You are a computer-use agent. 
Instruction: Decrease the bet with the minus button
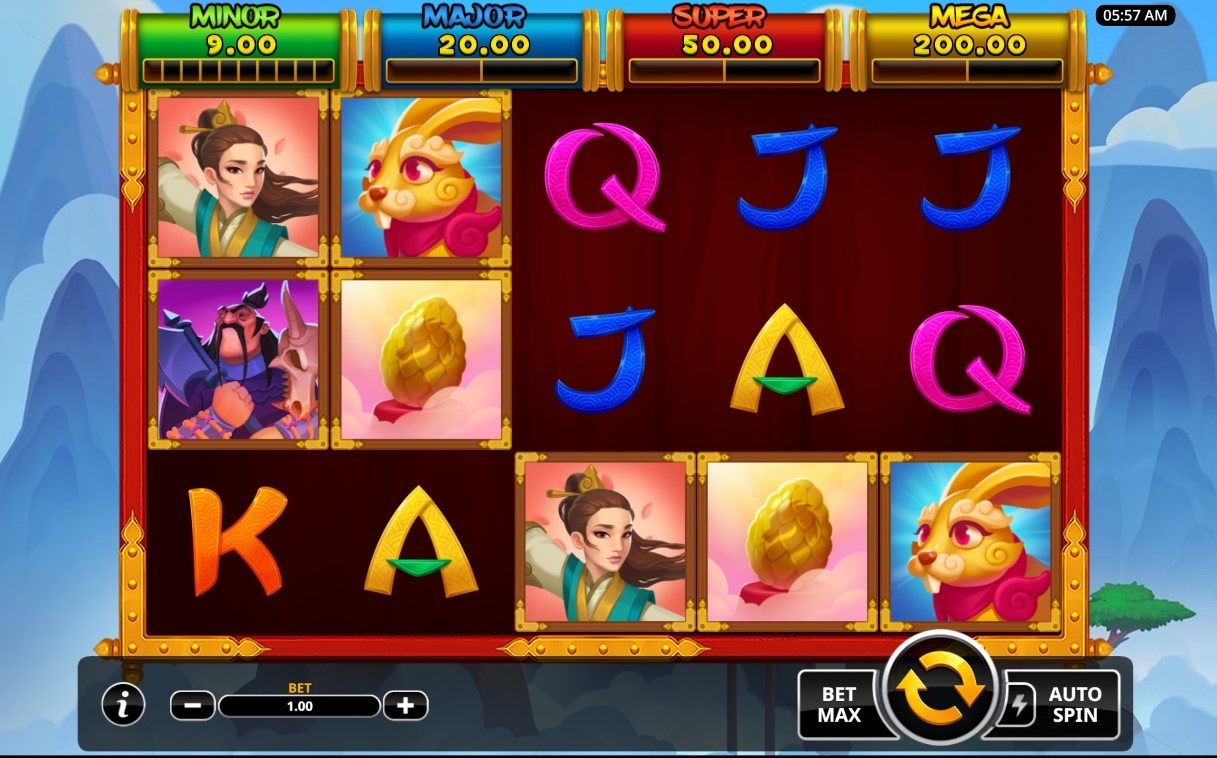coord(193,706)
